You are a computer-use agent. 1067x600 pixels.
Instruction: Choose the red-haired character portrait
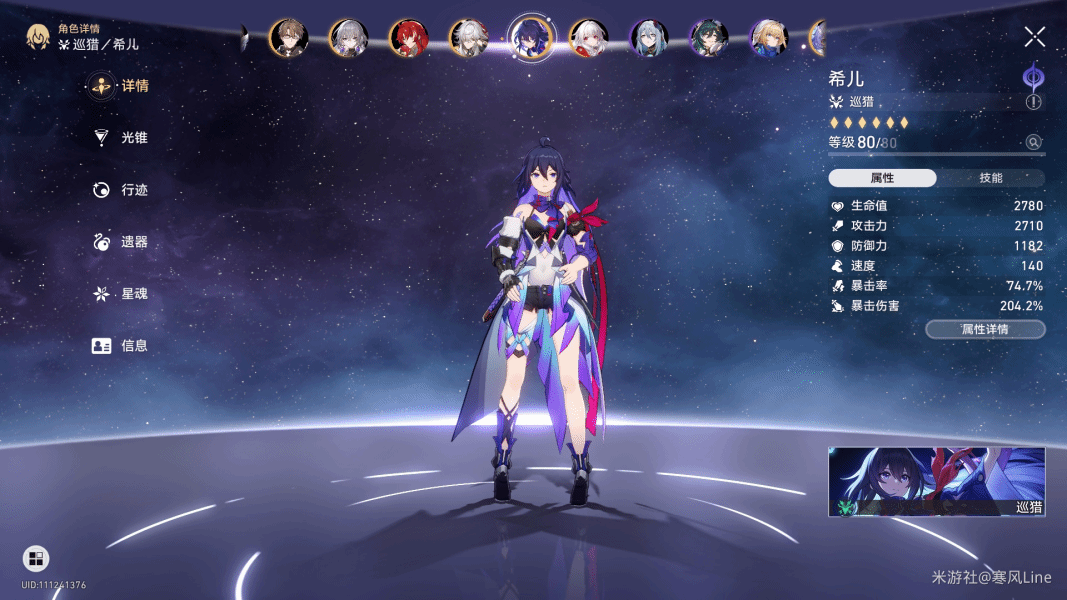408,38
